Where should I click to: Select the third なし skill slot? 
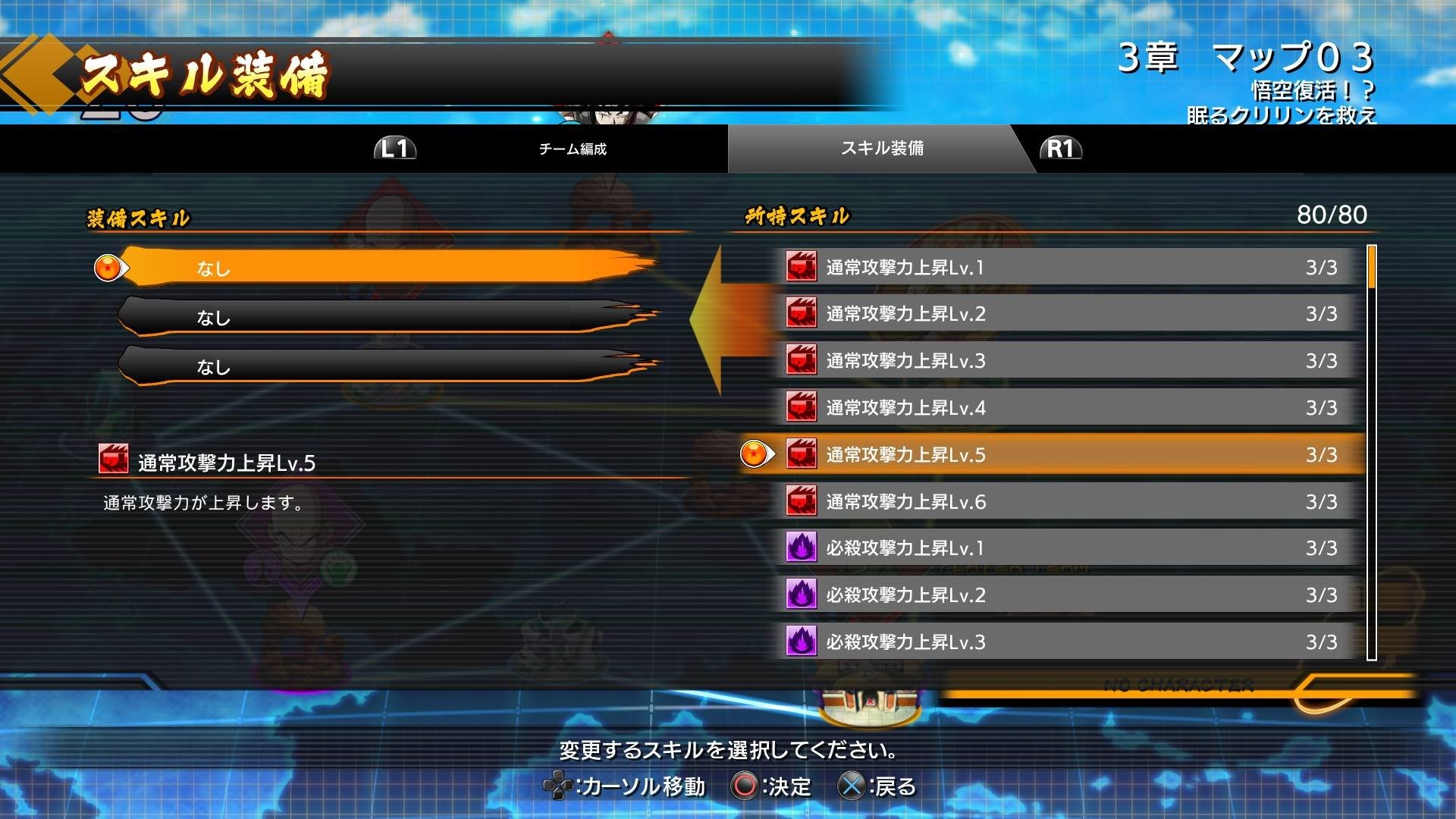tap(379, 369)
